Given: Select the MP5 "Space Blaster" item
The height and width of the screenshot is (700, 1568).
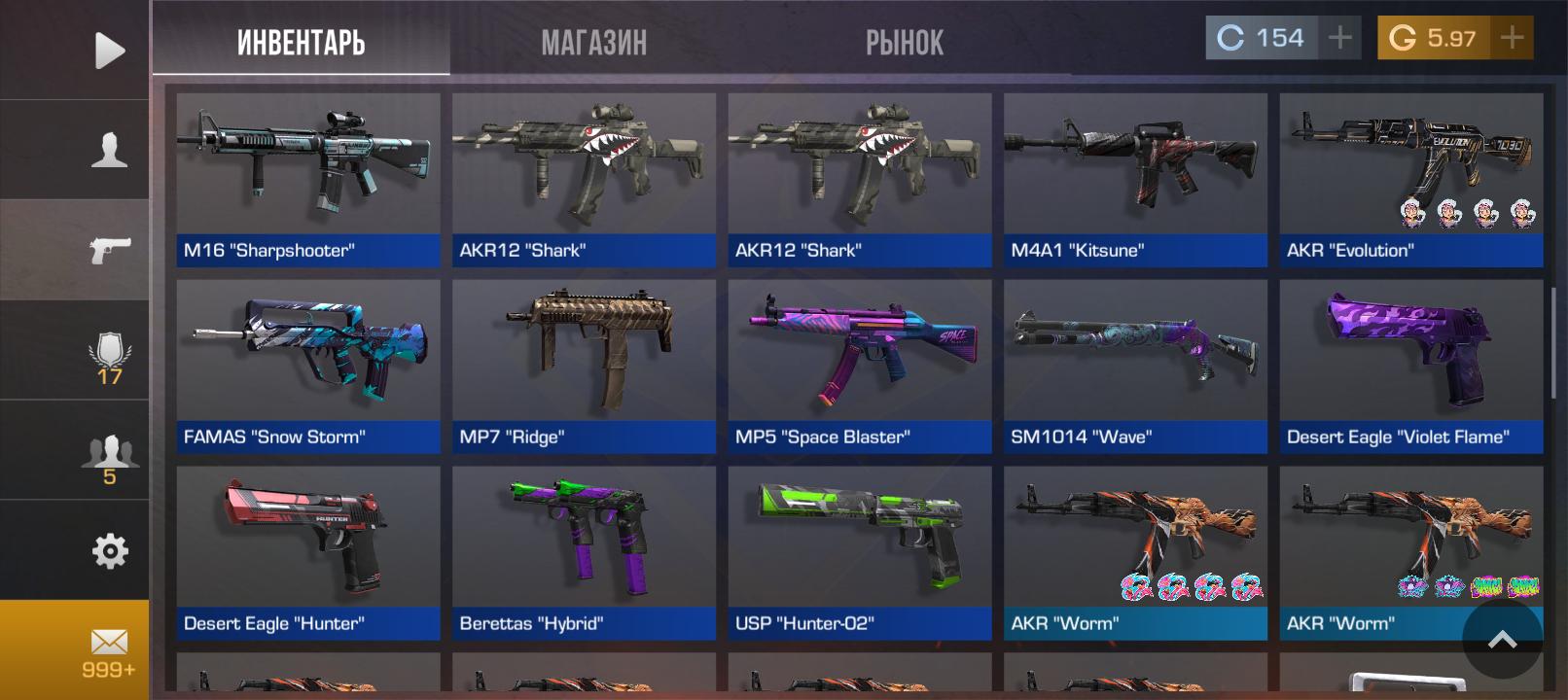Looking at the screenshot, I should click(x=859, y=367).
